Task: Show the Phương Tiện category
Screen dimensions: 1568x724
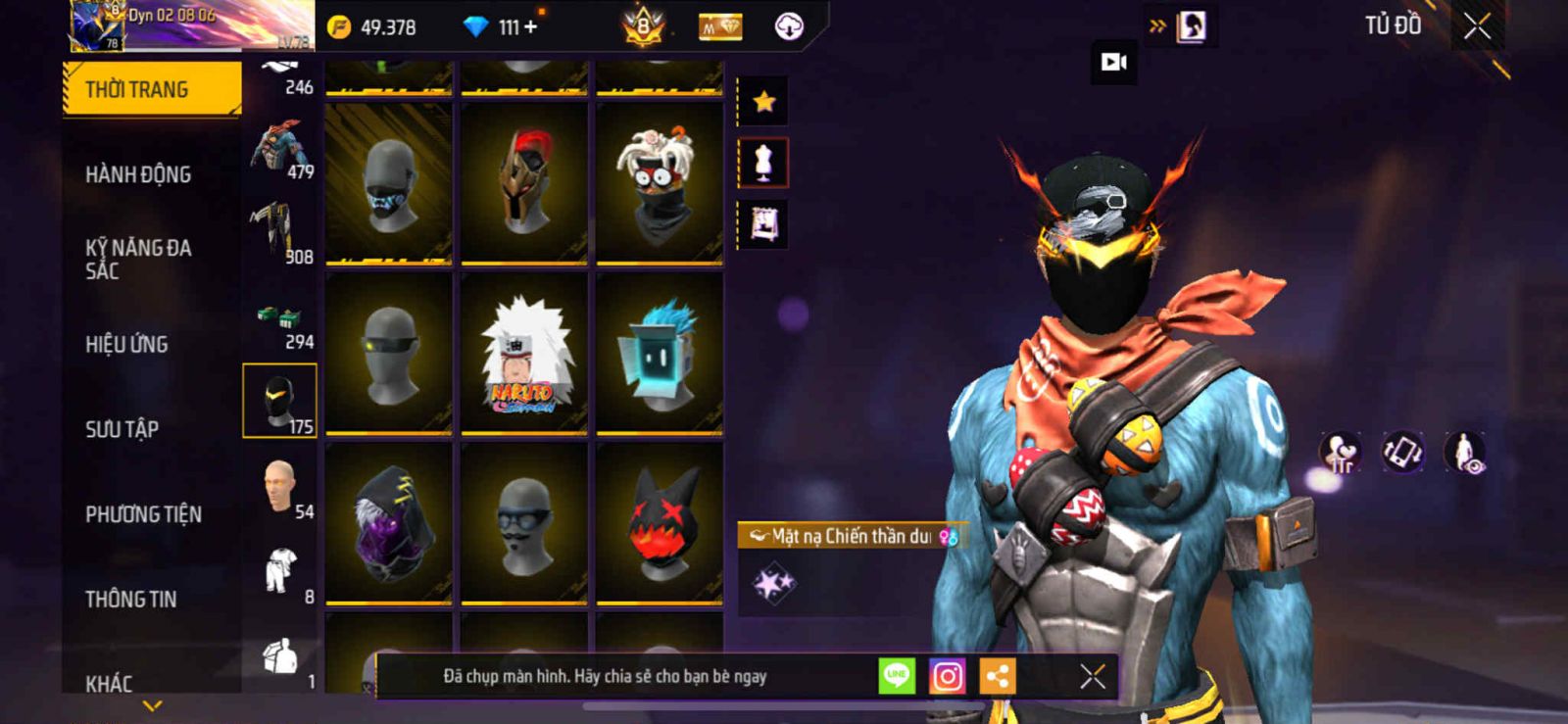Action: click(x=143, y=514)
